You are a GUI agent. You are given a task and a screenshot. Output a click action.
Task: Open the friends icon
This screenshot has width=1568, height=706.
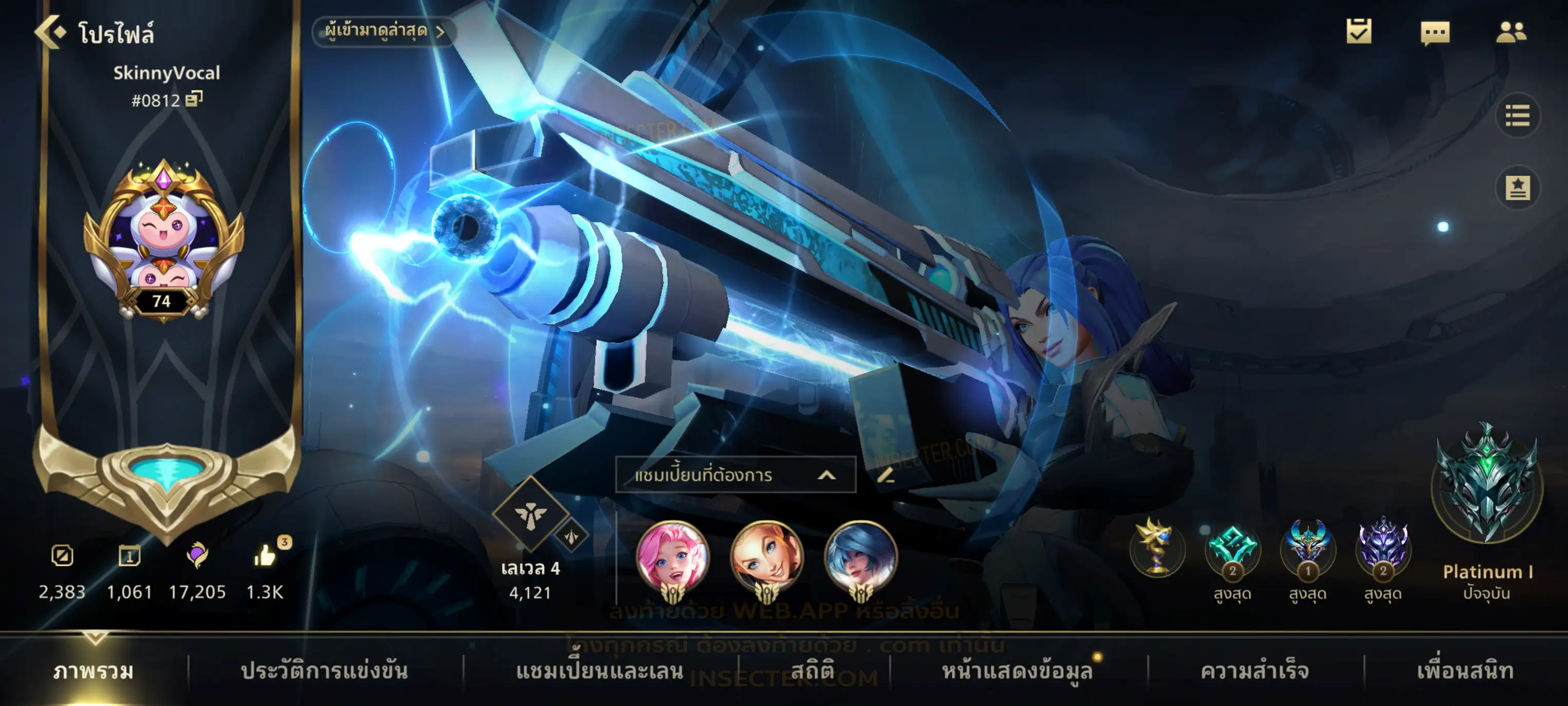1511,33
